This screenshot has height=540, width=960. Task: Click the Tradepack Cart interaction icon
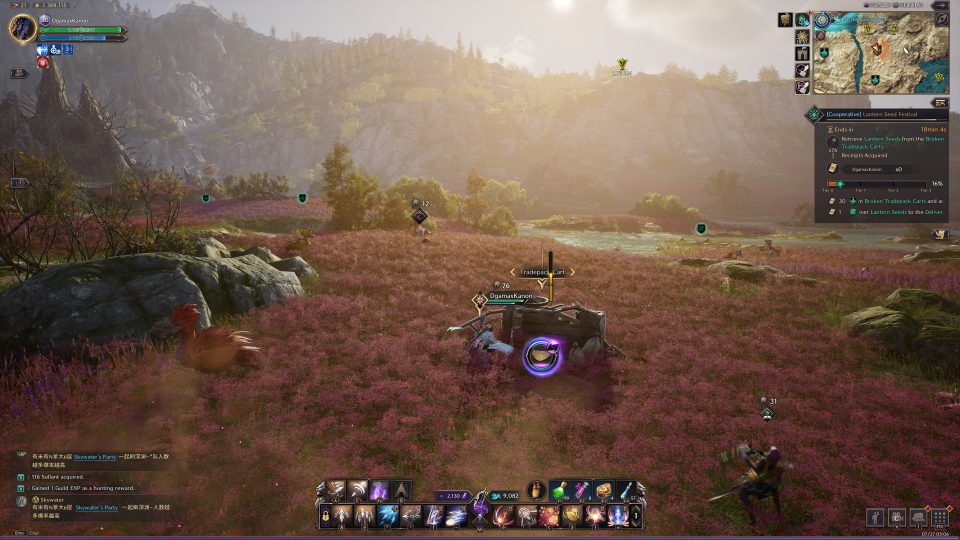[x=540, y=355]
